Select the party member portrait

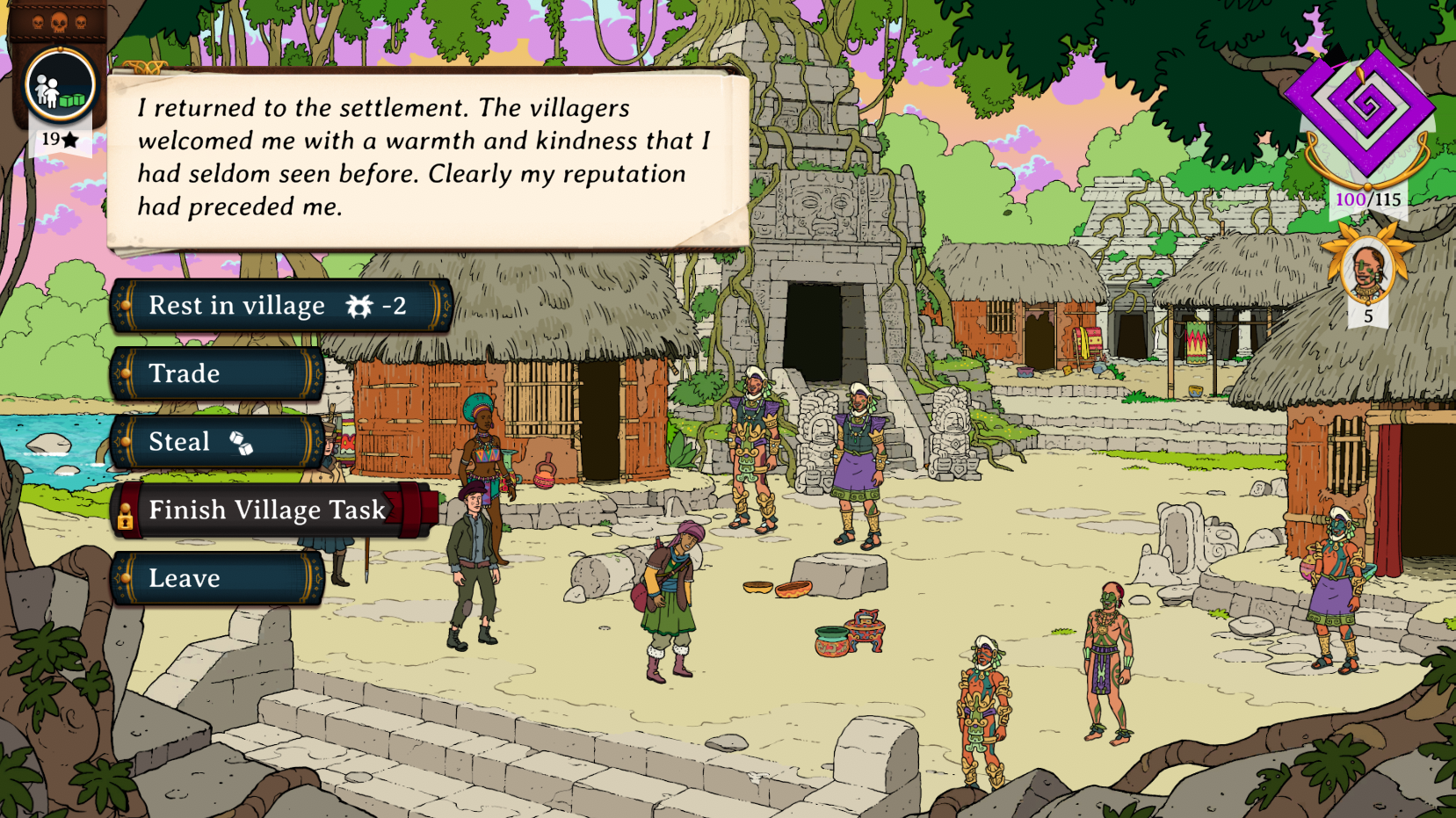tap(1367, 270)
